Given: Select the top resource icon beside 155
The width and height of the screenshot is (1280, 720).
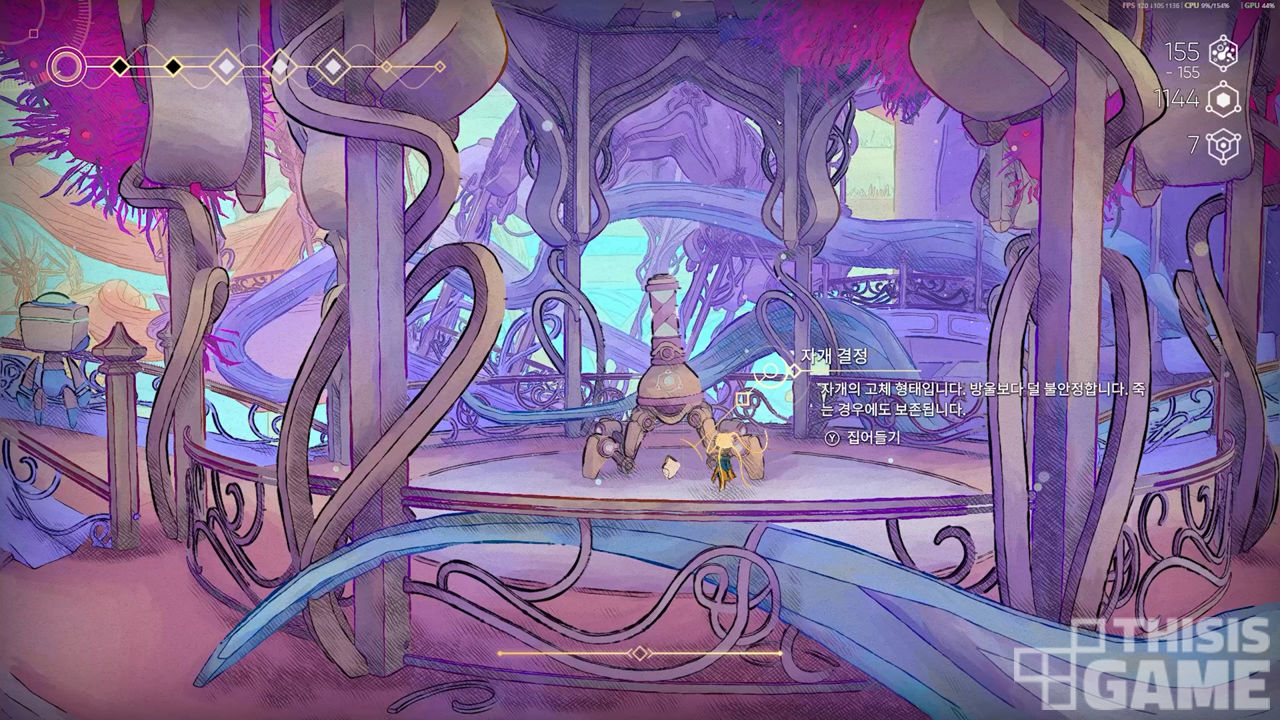Looking at the screenshot, I should tap(1223, 52).
